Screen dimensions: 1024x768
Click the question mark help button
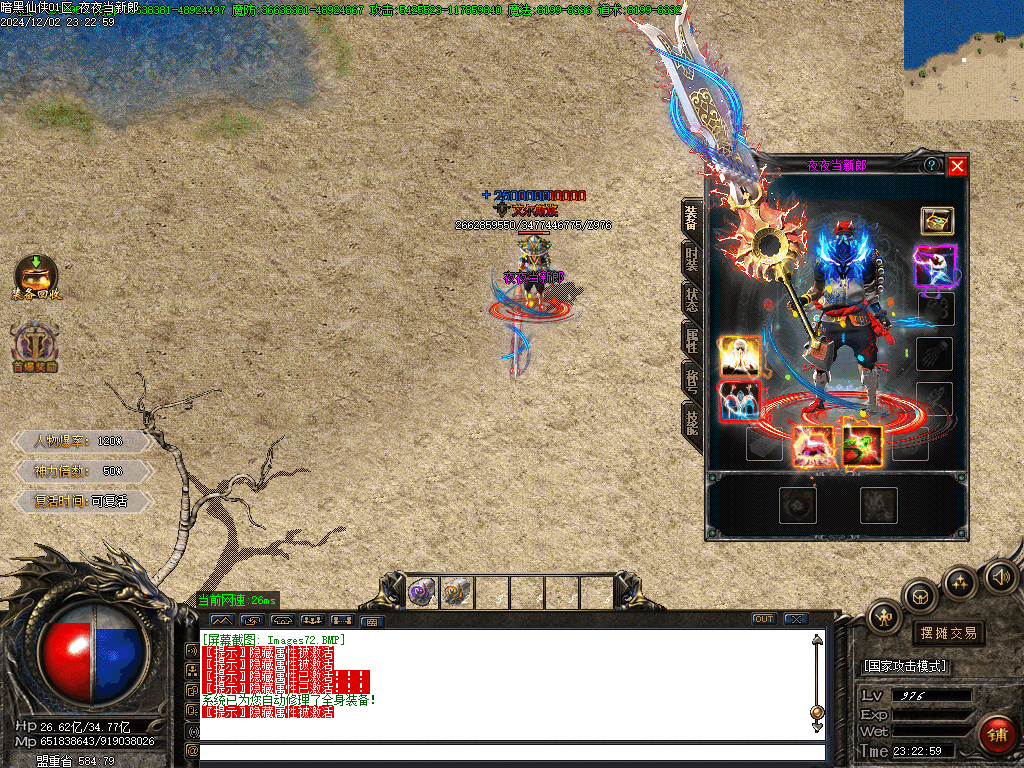932,165
